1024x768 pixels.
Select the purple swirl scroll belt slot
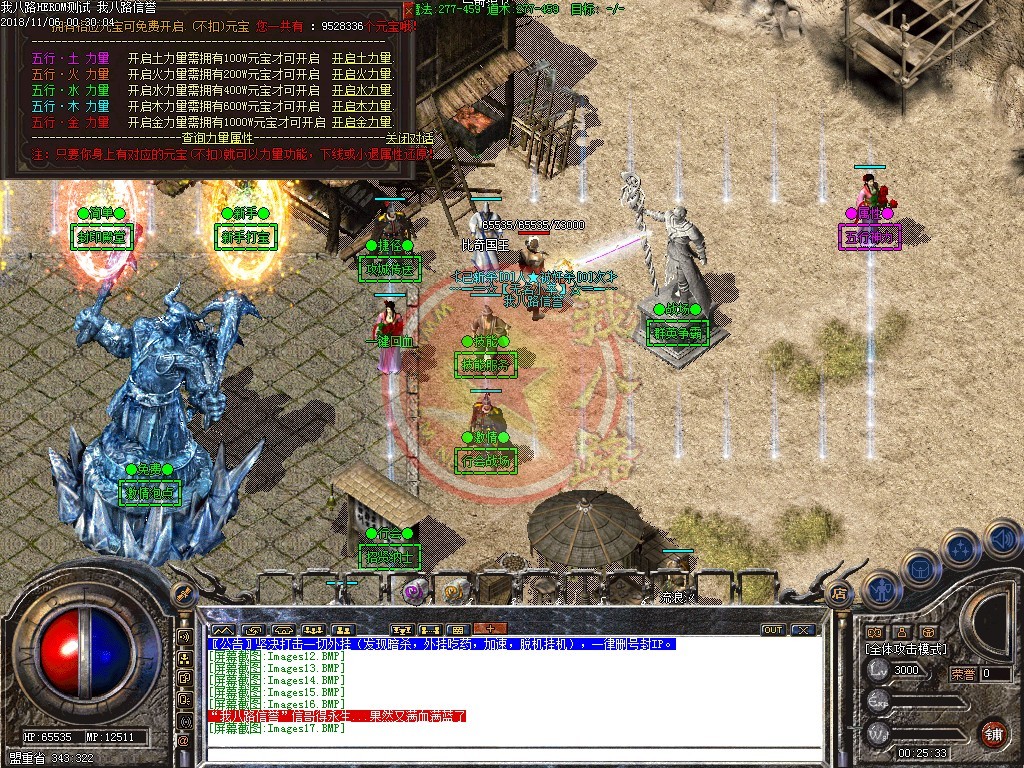click(x=412, y=592)
